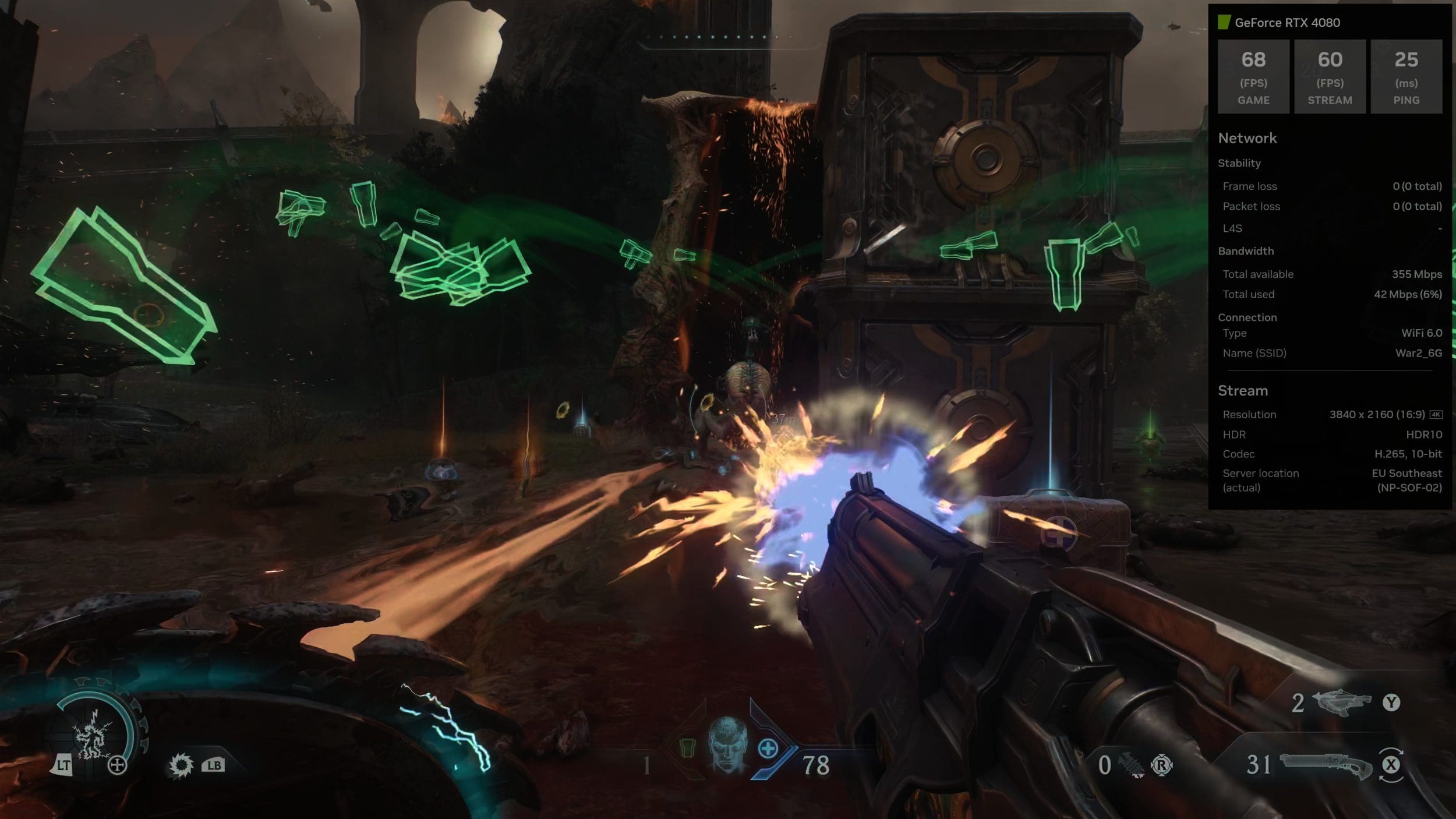Activate the shield saw throw icon
The image size is (1456, 819).
(x=181, y=764)
